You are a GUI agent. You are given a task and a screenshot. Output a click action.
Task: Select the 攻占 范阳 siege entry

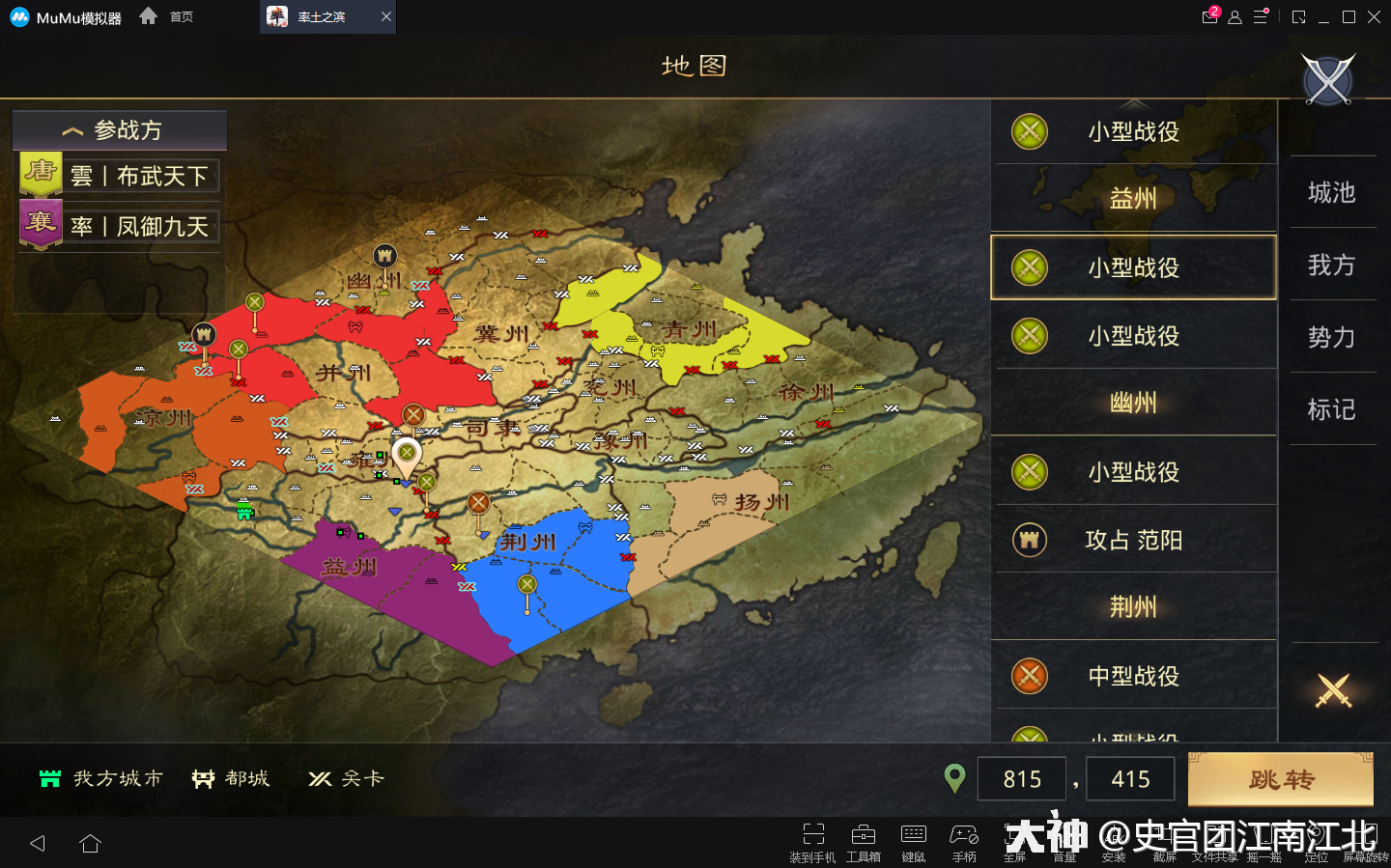[x=1135, y=540]
